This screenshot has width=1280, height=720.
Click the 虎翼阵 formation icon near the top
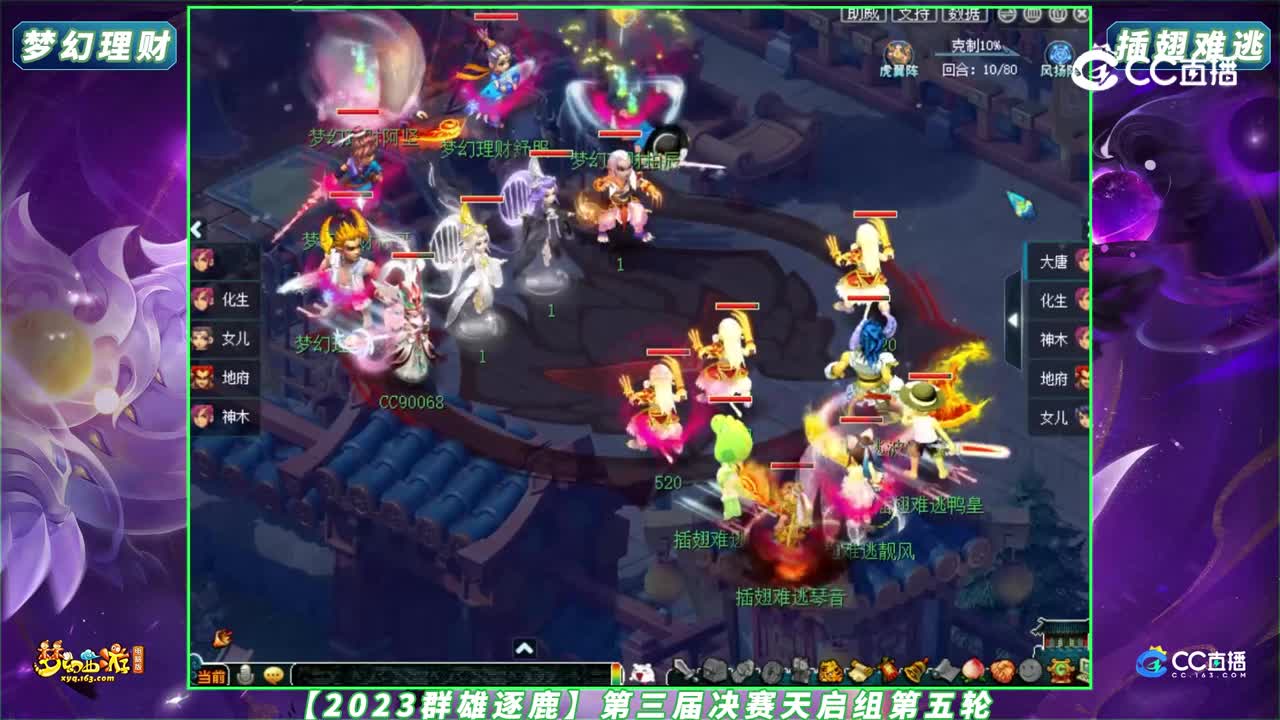(x=898, y=50)
